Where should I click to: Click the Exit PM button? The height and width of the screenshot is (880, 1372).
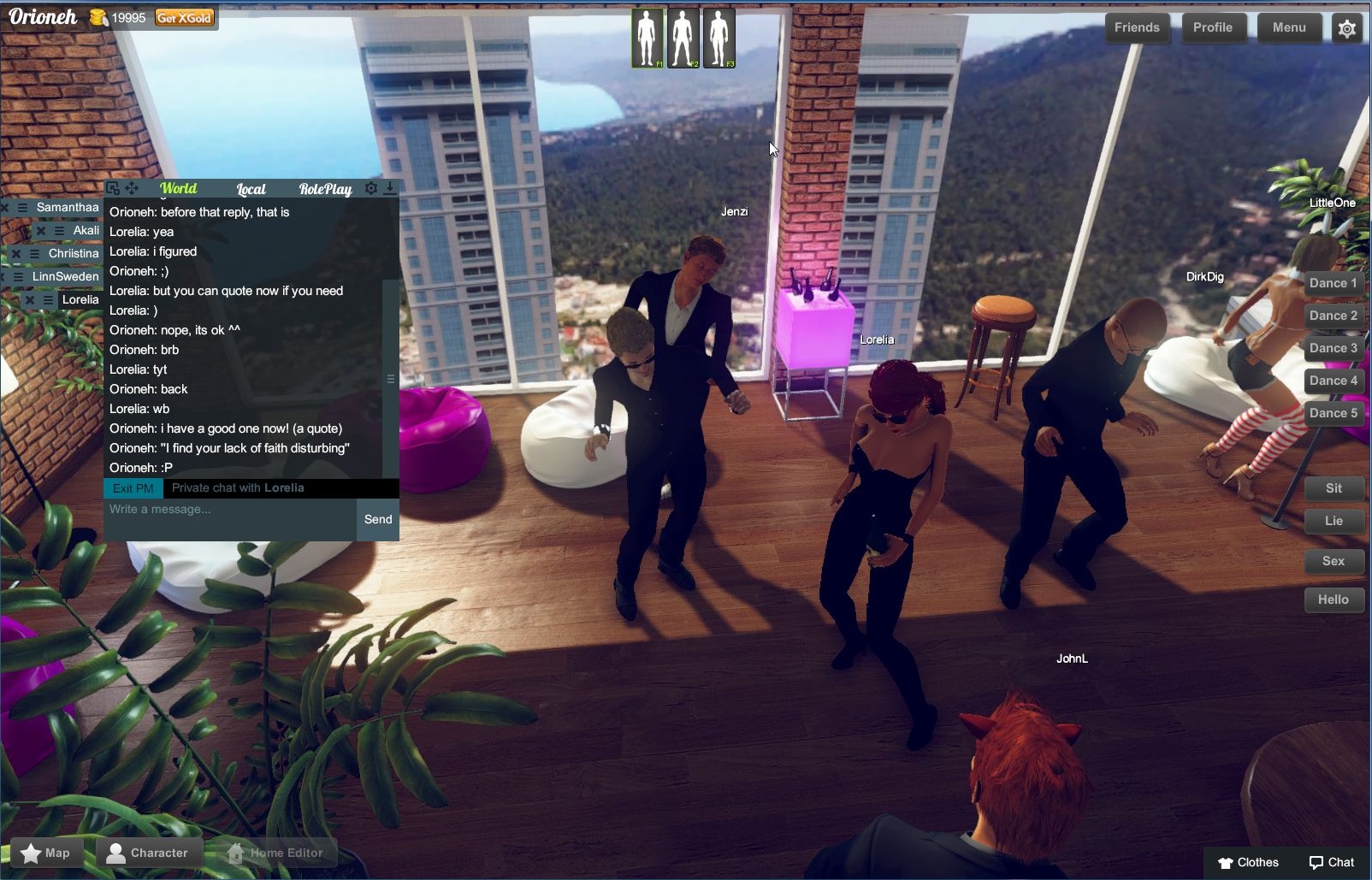[133, 487]
